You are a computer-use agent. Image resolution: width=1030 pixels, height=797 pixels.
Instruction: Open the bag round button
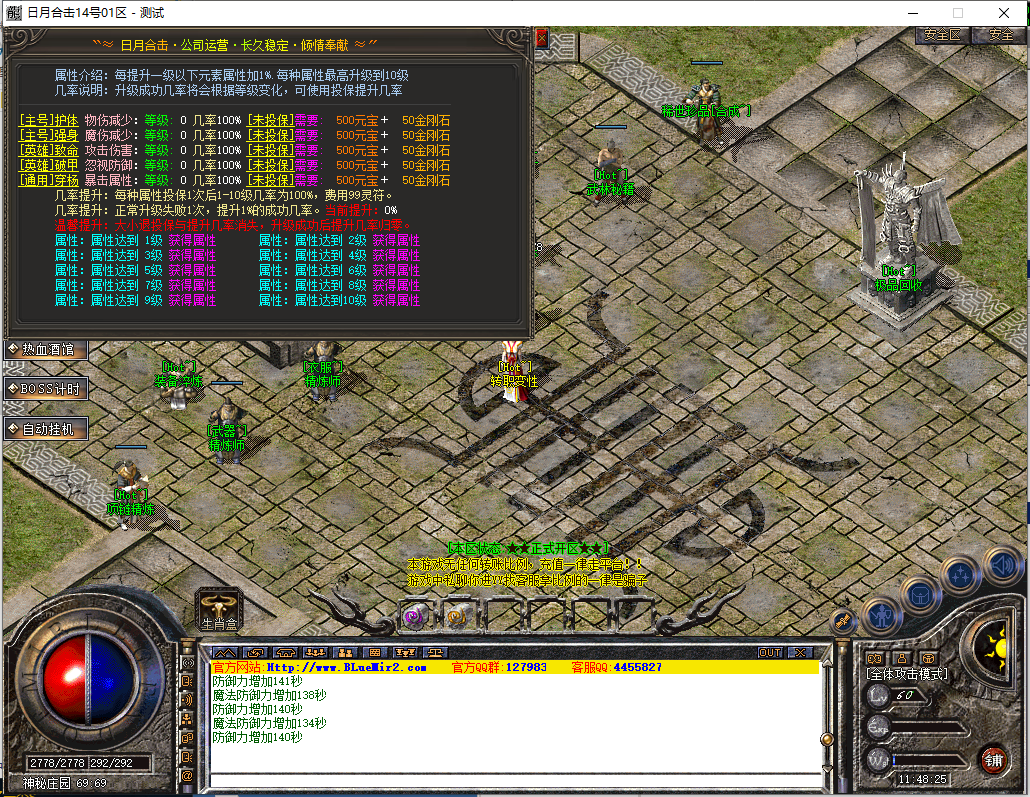[921, 594]
